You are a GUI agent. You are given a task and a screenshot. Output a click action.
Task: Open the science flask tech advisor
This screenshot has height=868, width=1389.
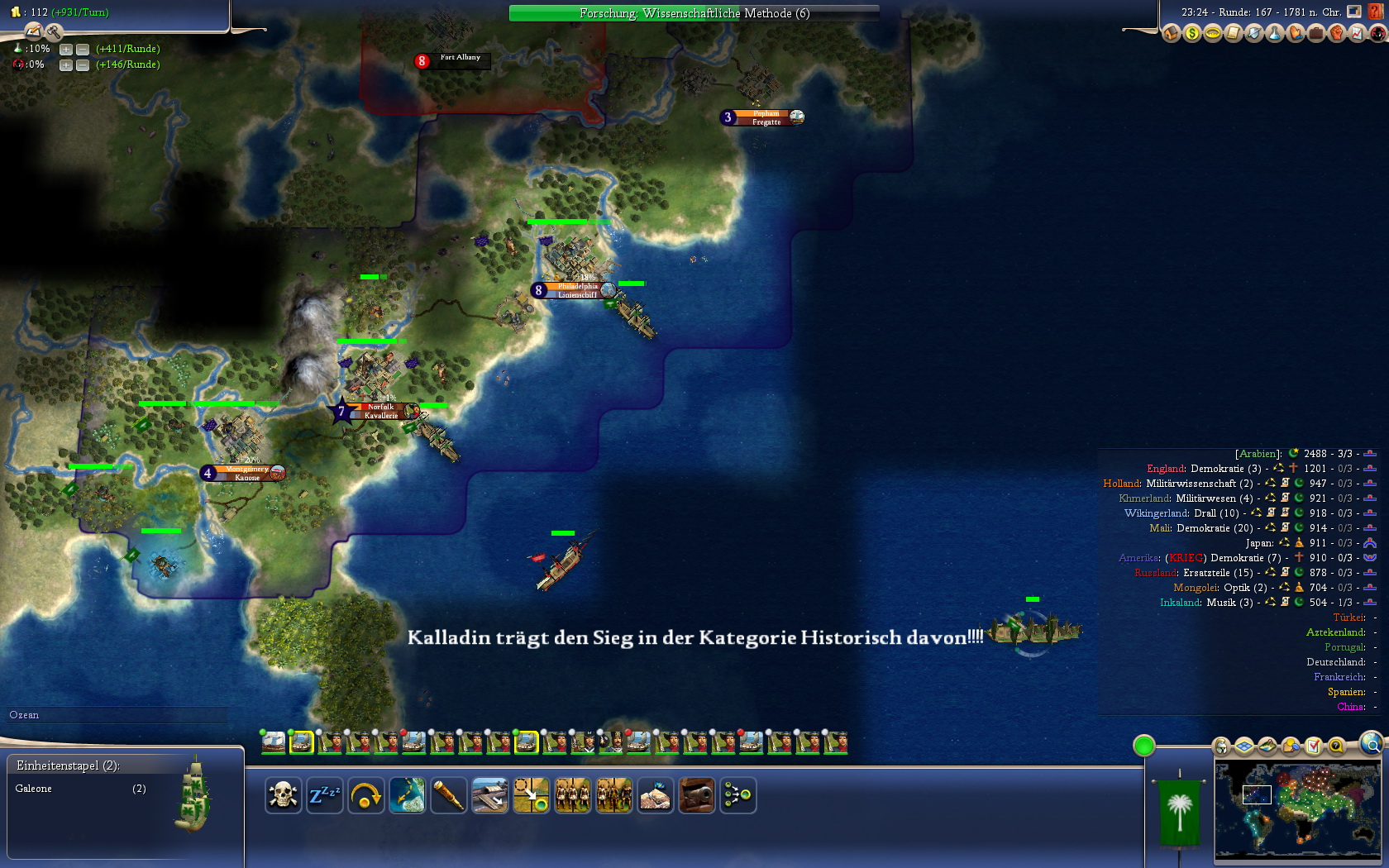coord(1274,33)
